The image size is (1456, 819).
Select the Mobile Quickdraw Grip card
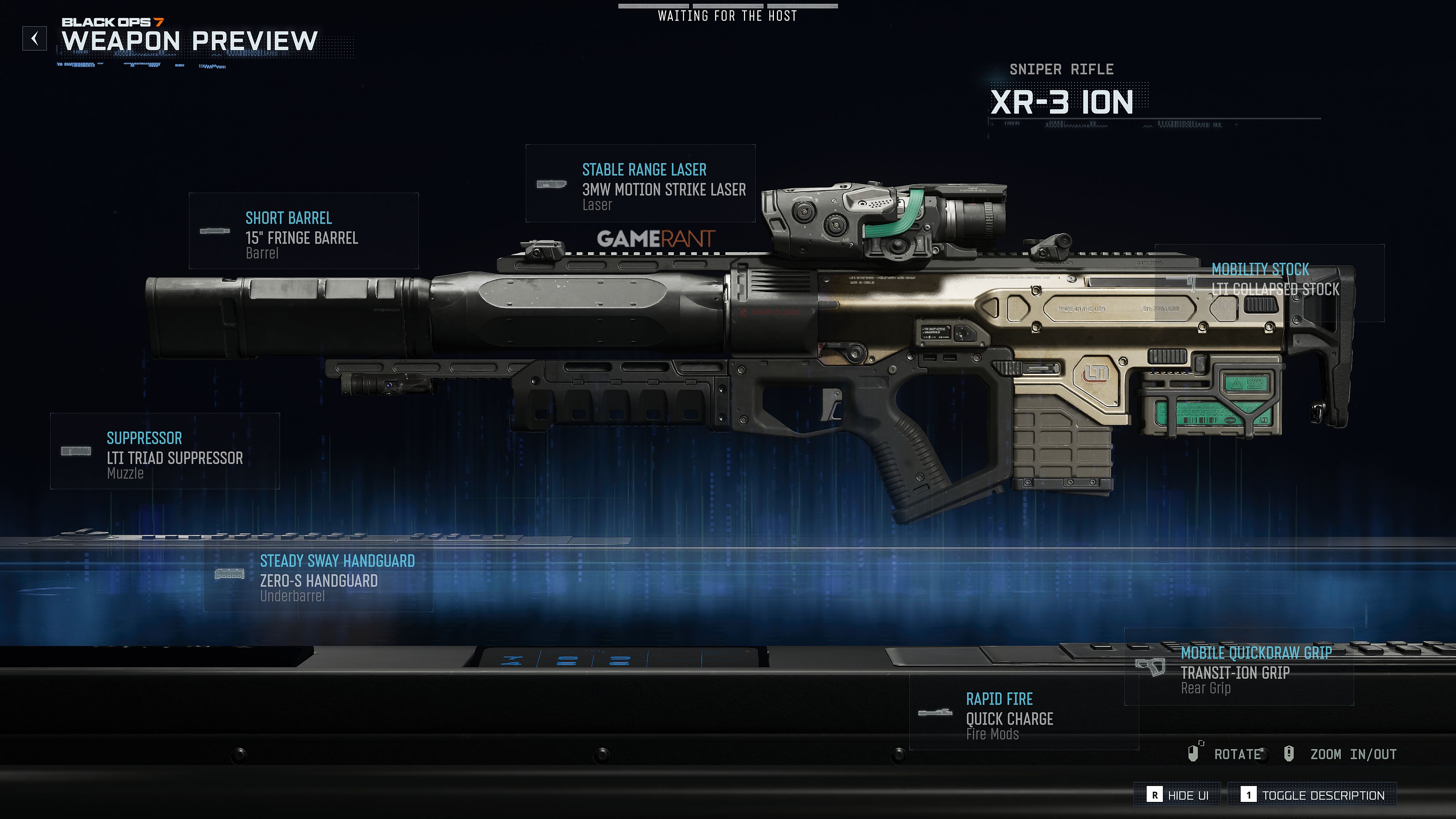point(1238,667)
